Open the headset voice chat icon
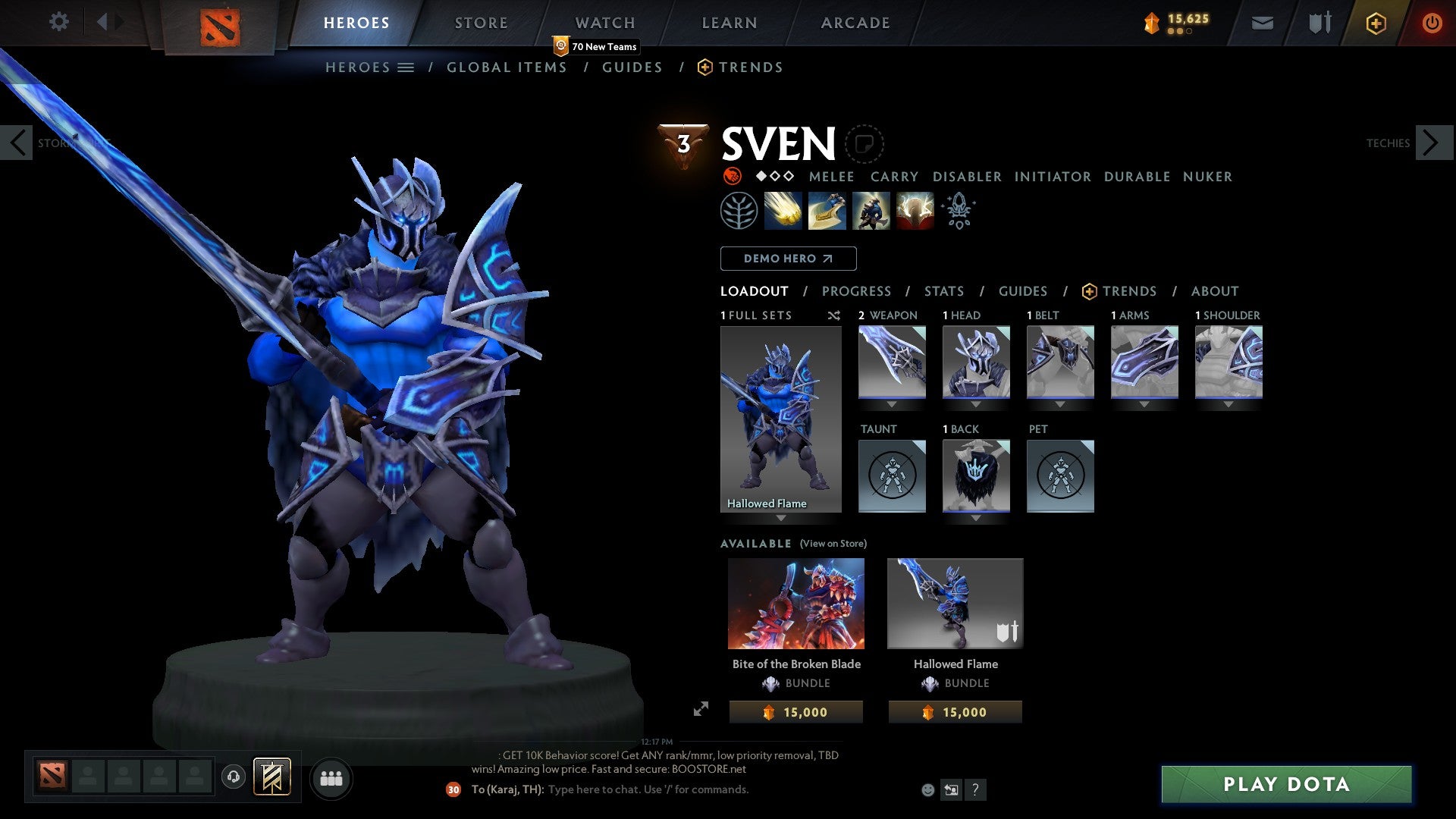The height and width of the screenshot is (819, 1456). pos(235,778)
